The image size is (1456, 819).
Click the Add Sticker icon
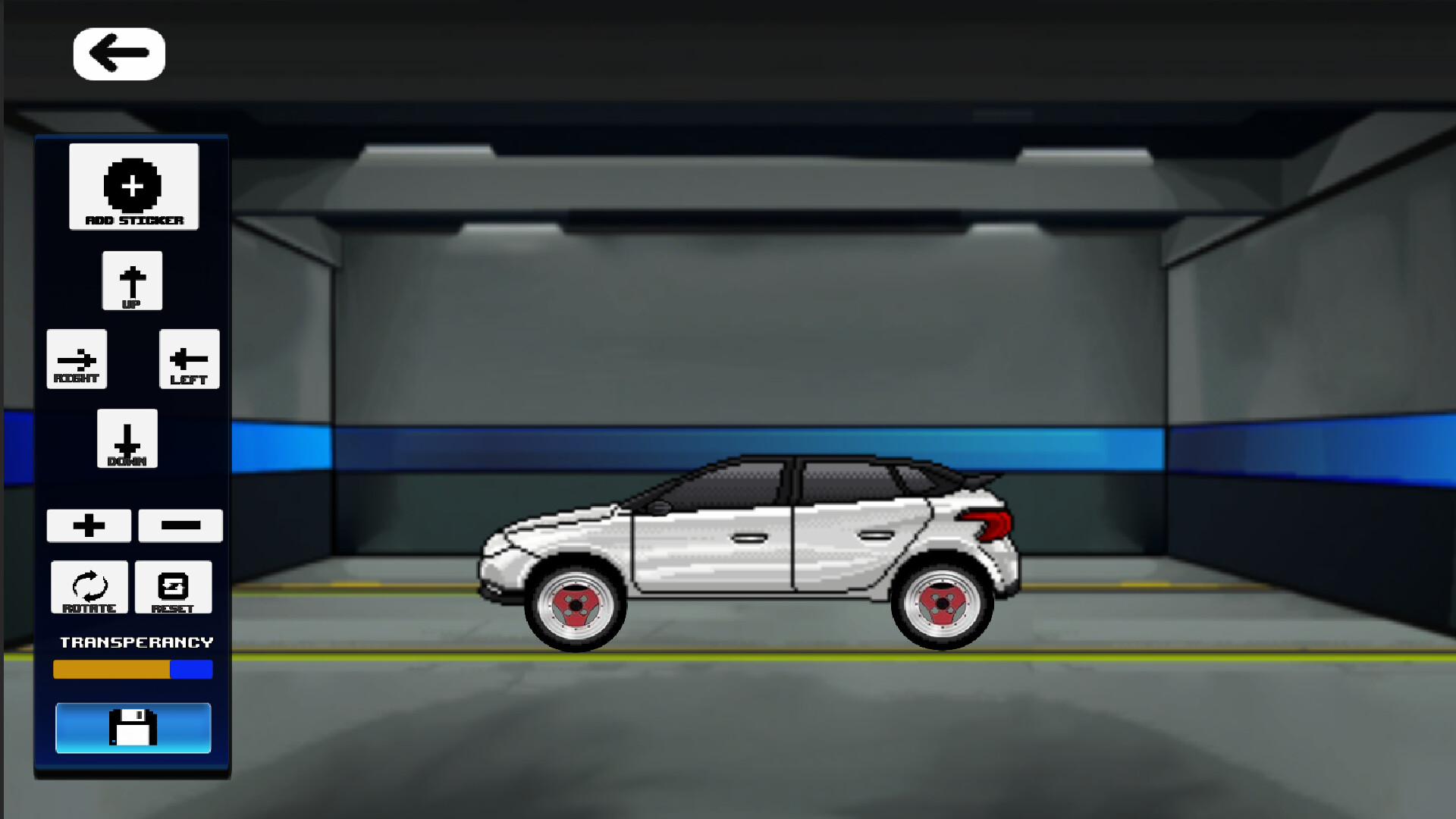coord(133,184)
